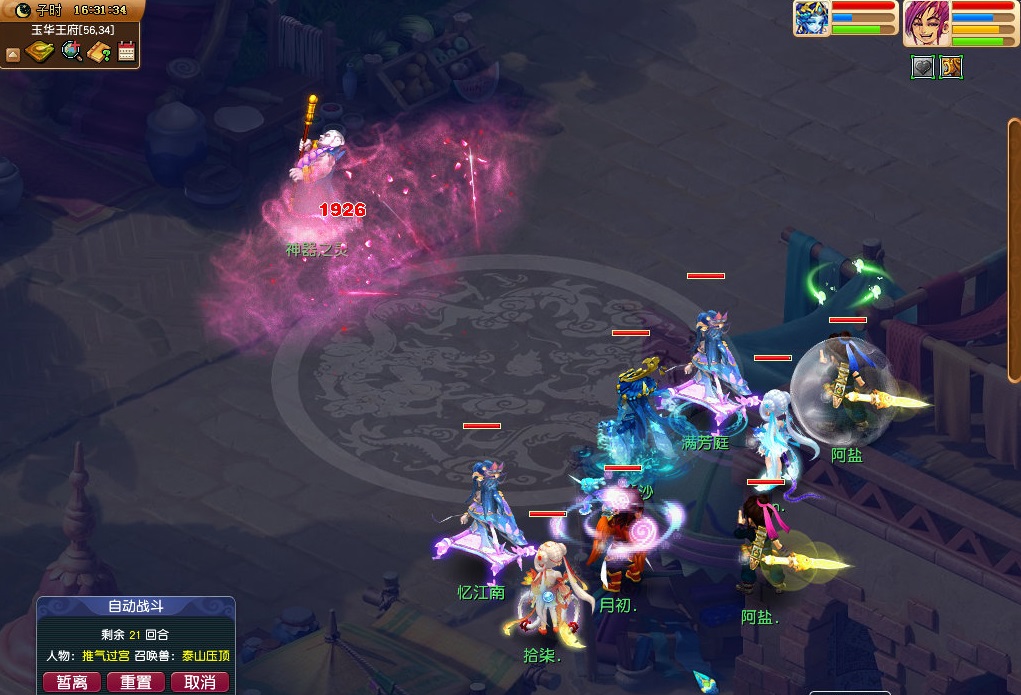Image resolution: width=1021 pixels, height=695 pixels.
Task: Click the golden dragon buff icon
Action: (951, 67)
